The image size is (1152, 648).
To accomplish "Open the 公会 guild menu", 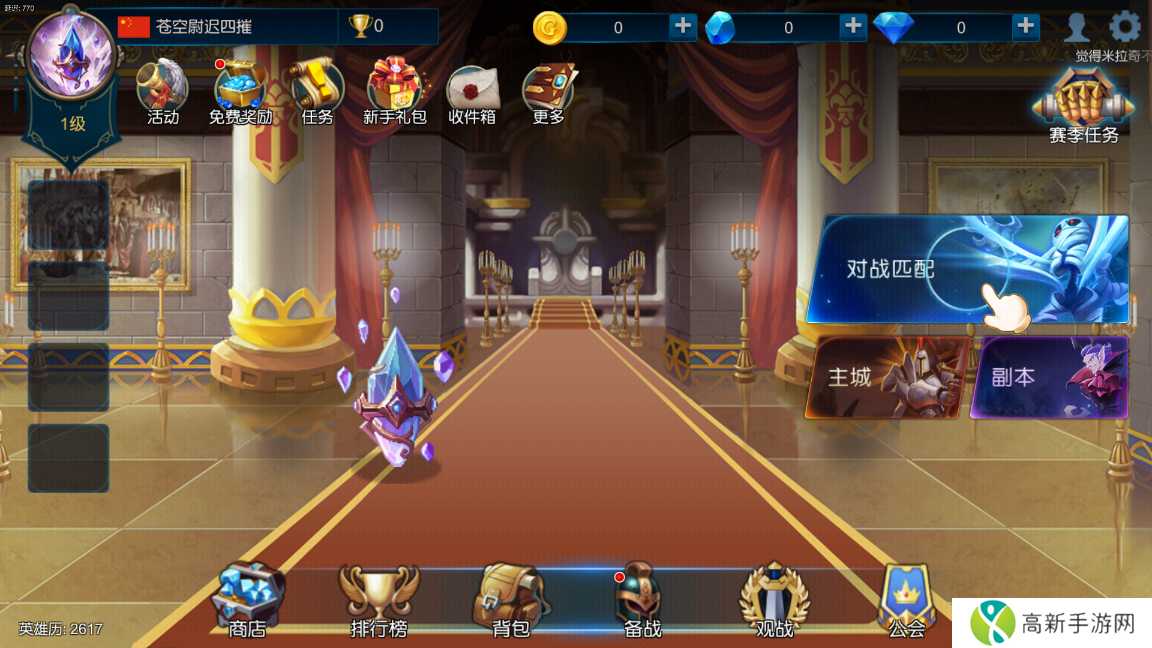I will [906, 600].
